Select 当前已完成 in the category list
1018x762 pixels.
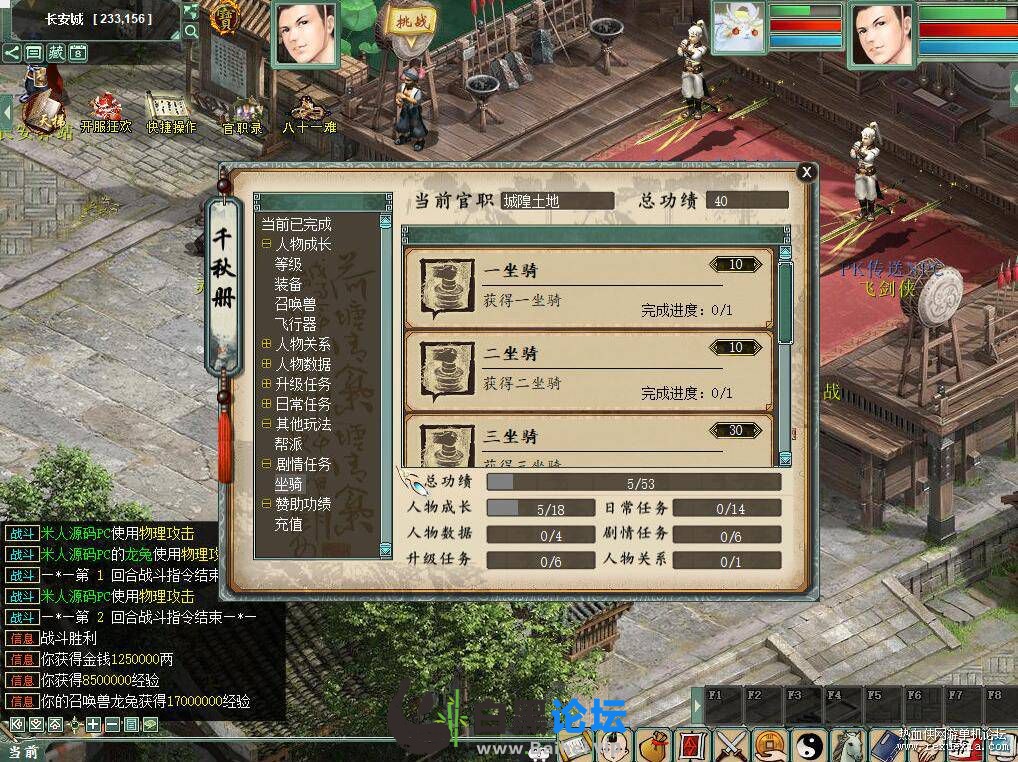[296, 225]
